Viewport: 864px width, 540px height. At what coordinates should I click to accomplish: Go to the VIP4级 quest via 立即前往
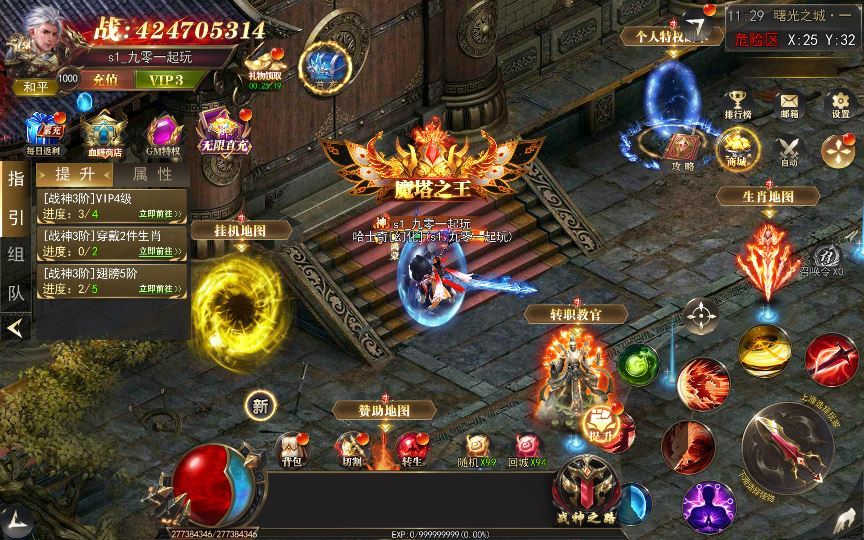click(161, 213)
